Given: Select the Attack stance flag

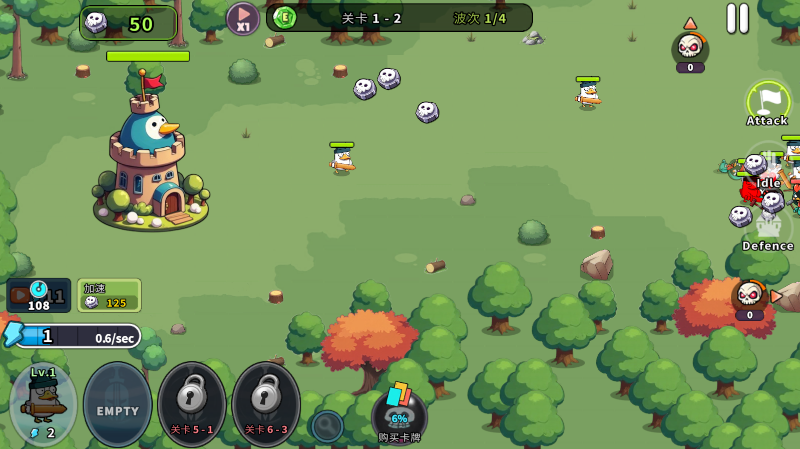Looking at the screenshot, I should [767, 103].
